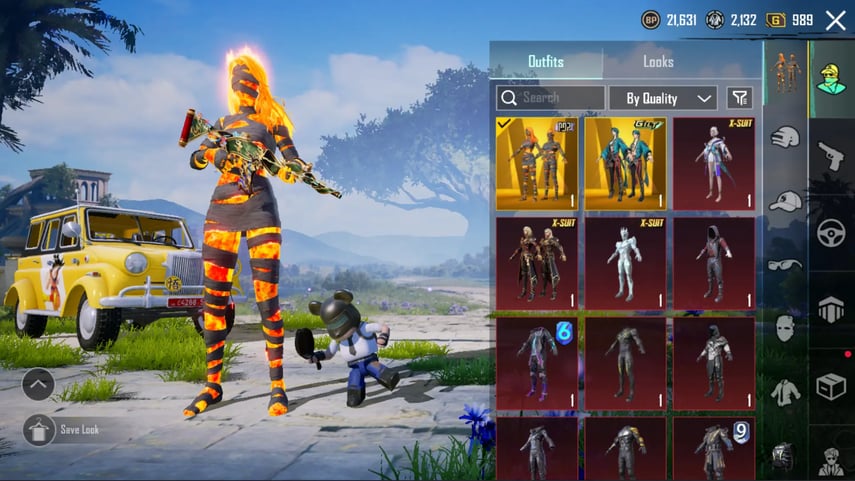Select the outfit with the blue 6 badge
855x481 pixels.
click(537, 363)
